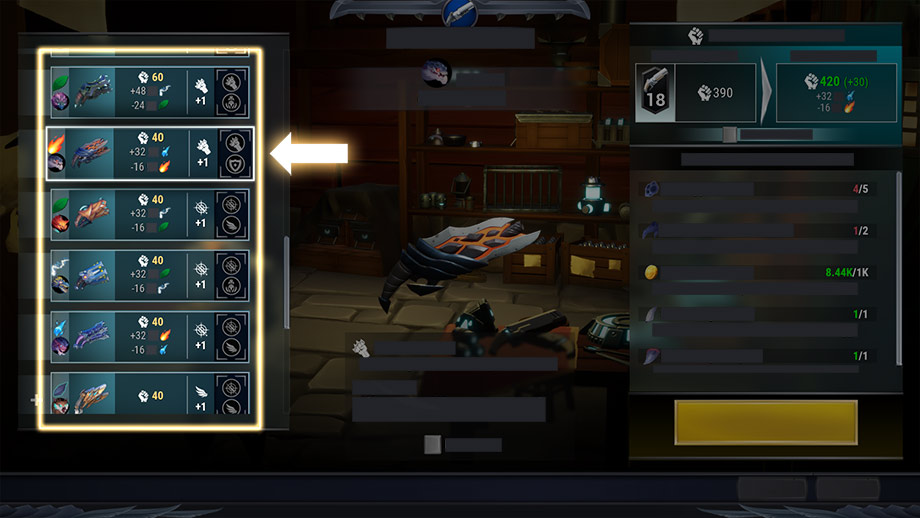Choose the highlighted fire-element weapon upgrade row
920x518 pixels.
coord(149,152)
